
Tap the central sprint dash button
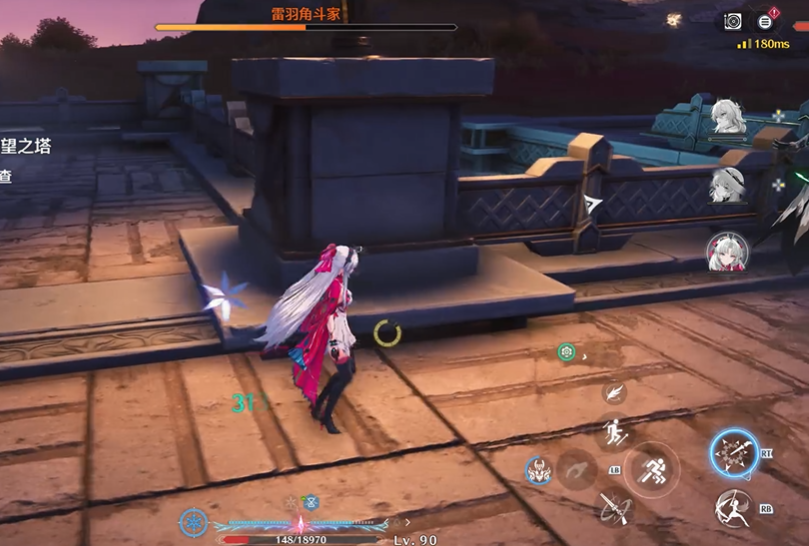tap(651, 468)
